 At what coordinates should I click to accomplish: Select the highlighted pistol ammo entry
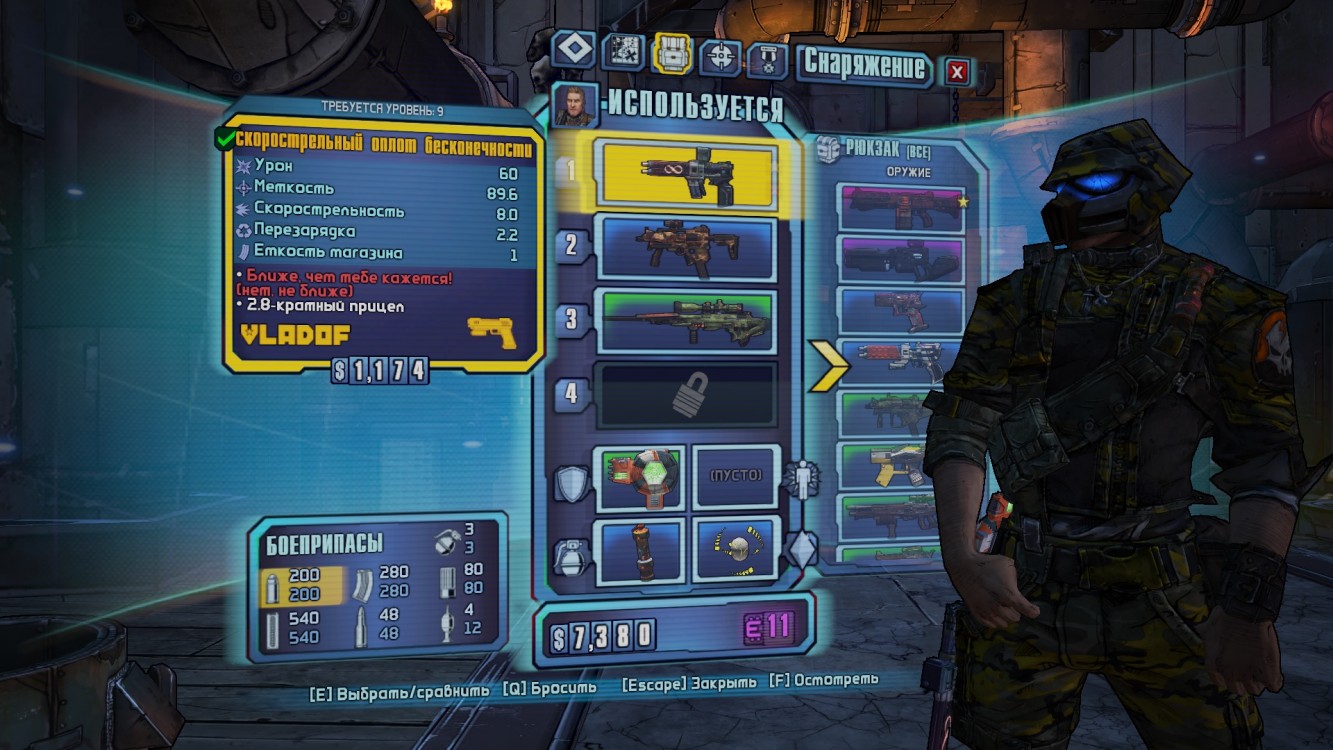(x=303, y=585)
